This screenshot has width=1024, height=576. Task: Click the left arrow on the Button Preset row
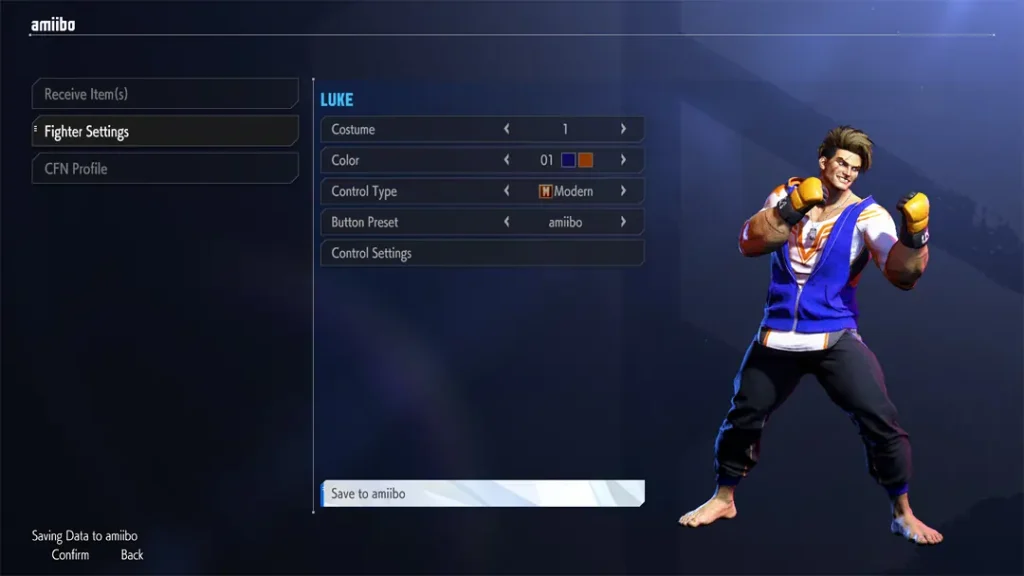coord(507,222)
